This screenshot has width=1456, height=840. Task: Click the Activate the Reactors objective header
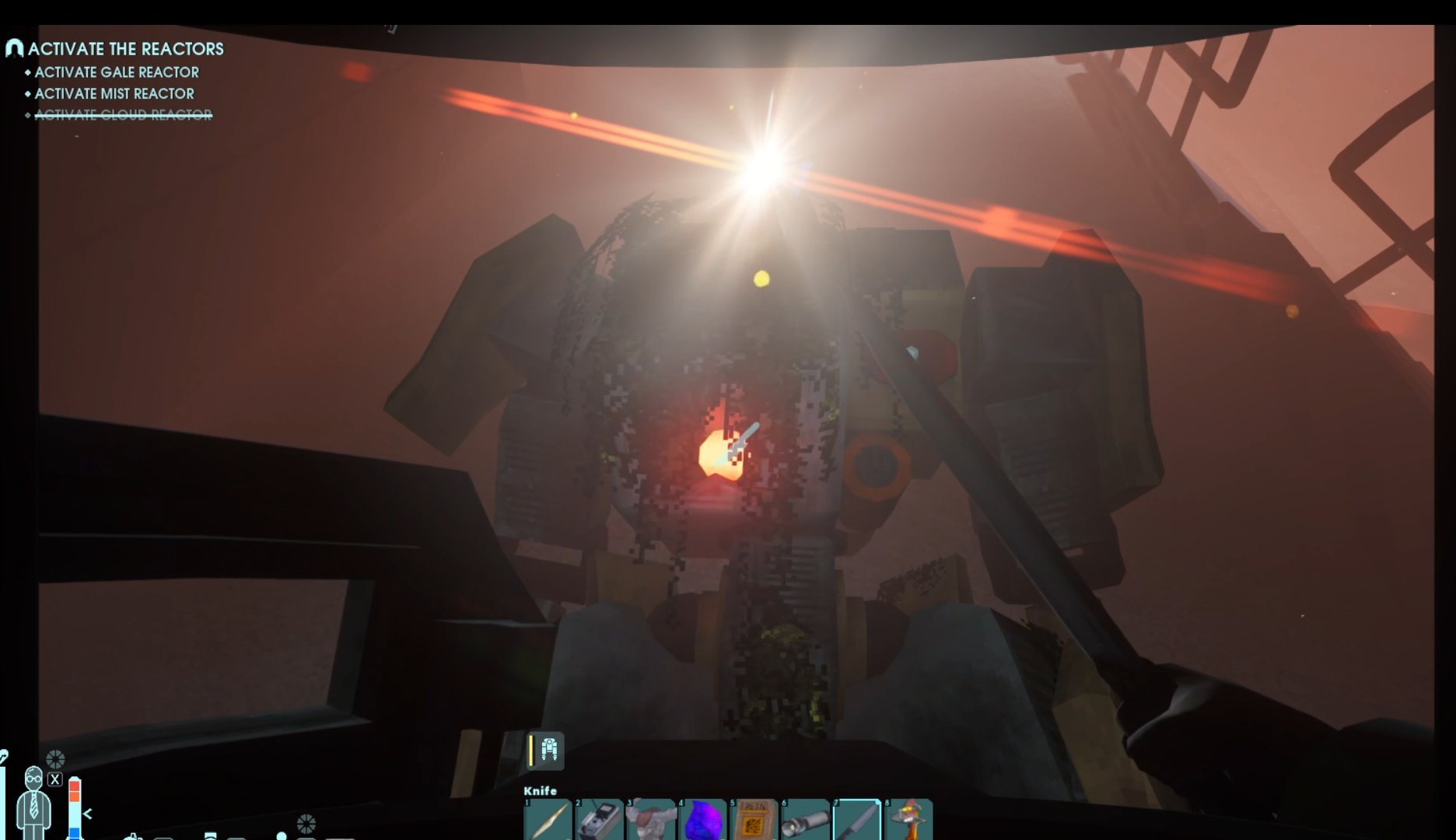coord(125,49)
